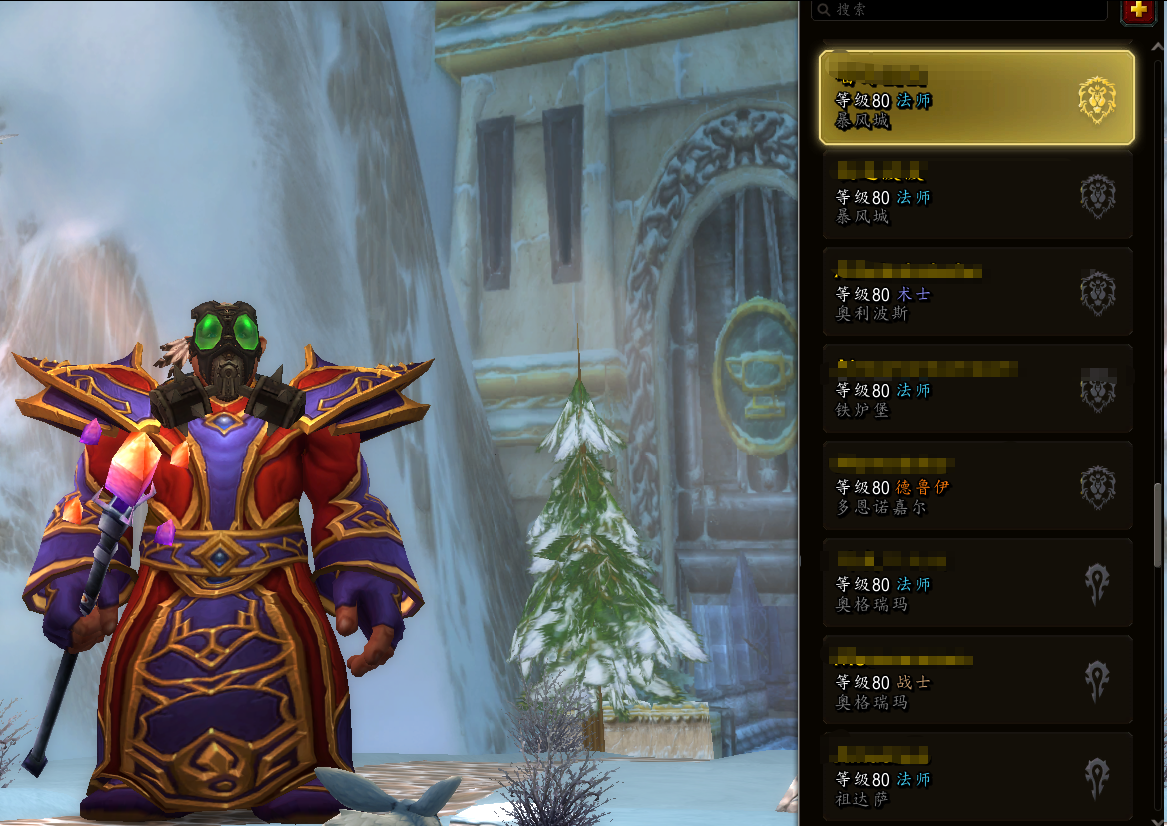Select the highlighted 暴风城 mage character
Viewport: 1167px width, 826px height.
coord(976,98)
